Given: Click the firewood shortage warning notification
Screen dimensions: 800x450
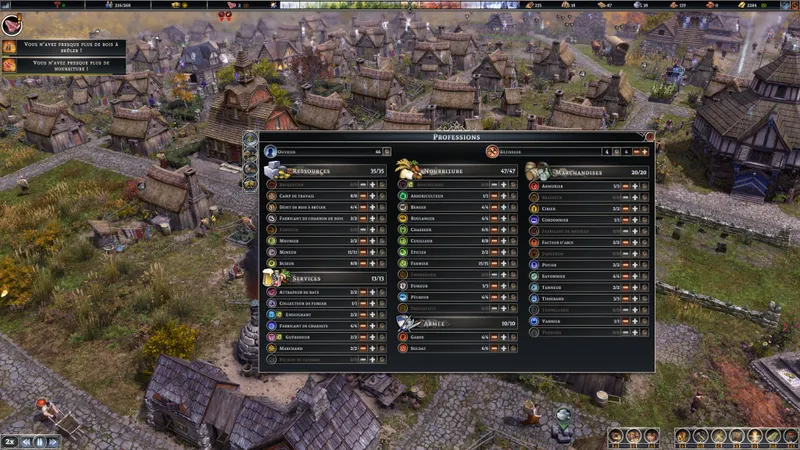Looking at the screenshot, I should (62, 46).
